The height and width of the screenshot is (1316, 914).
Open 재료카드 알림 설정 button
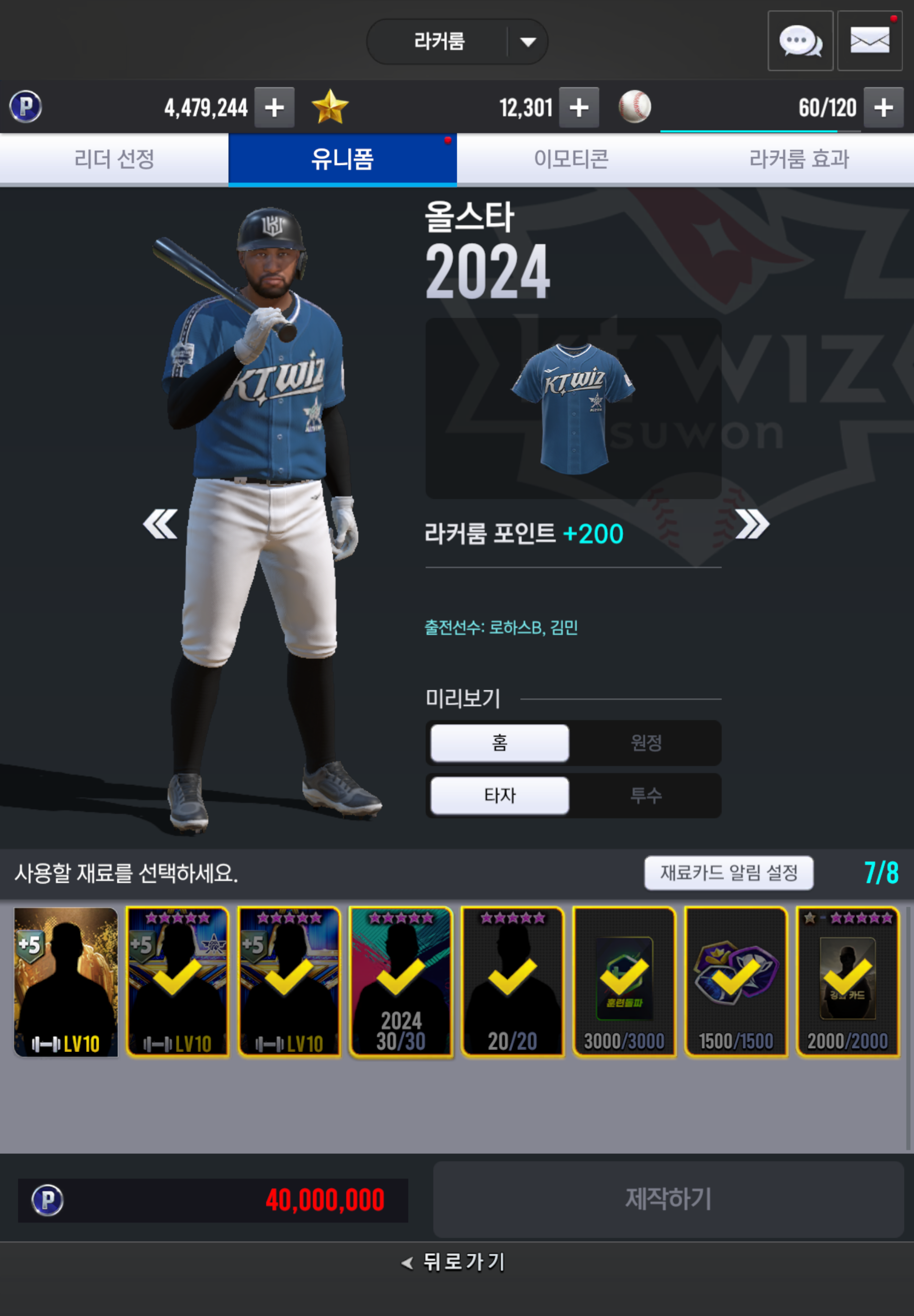point(729,873)
